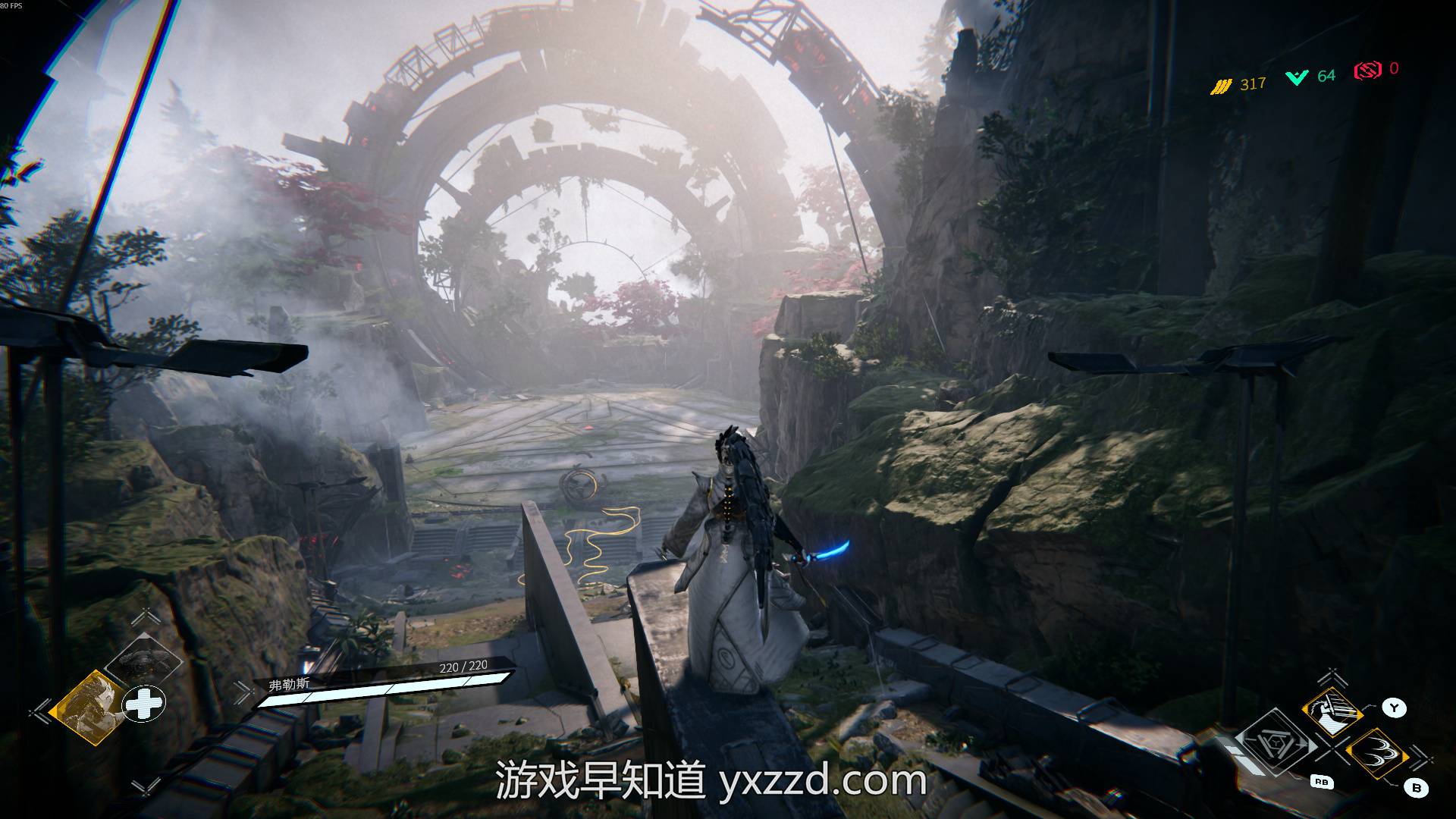Click the yellow claw-mark currency icon

point(1220,86)
